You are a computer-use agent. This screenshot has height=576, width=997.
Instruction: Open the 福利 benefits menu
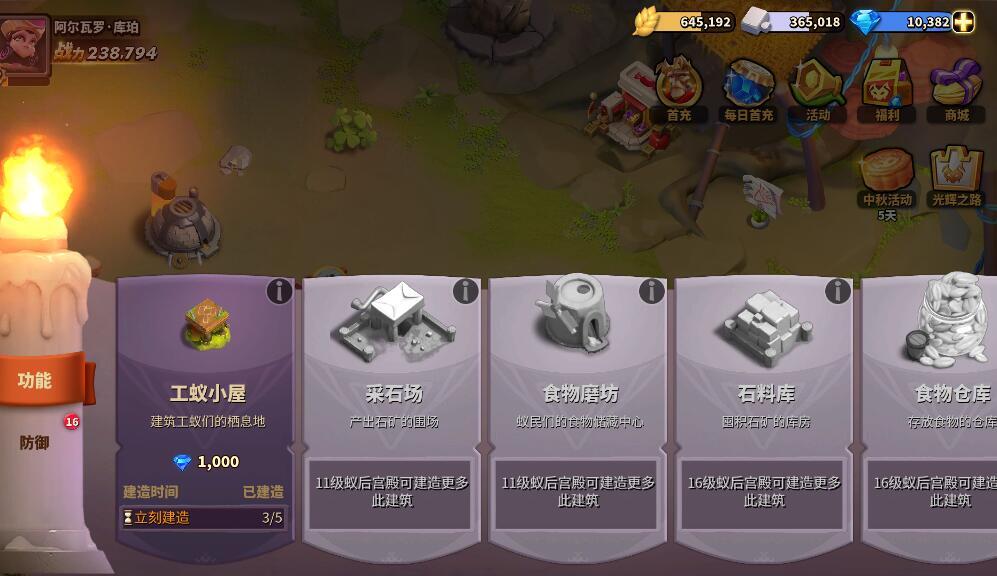887,90
